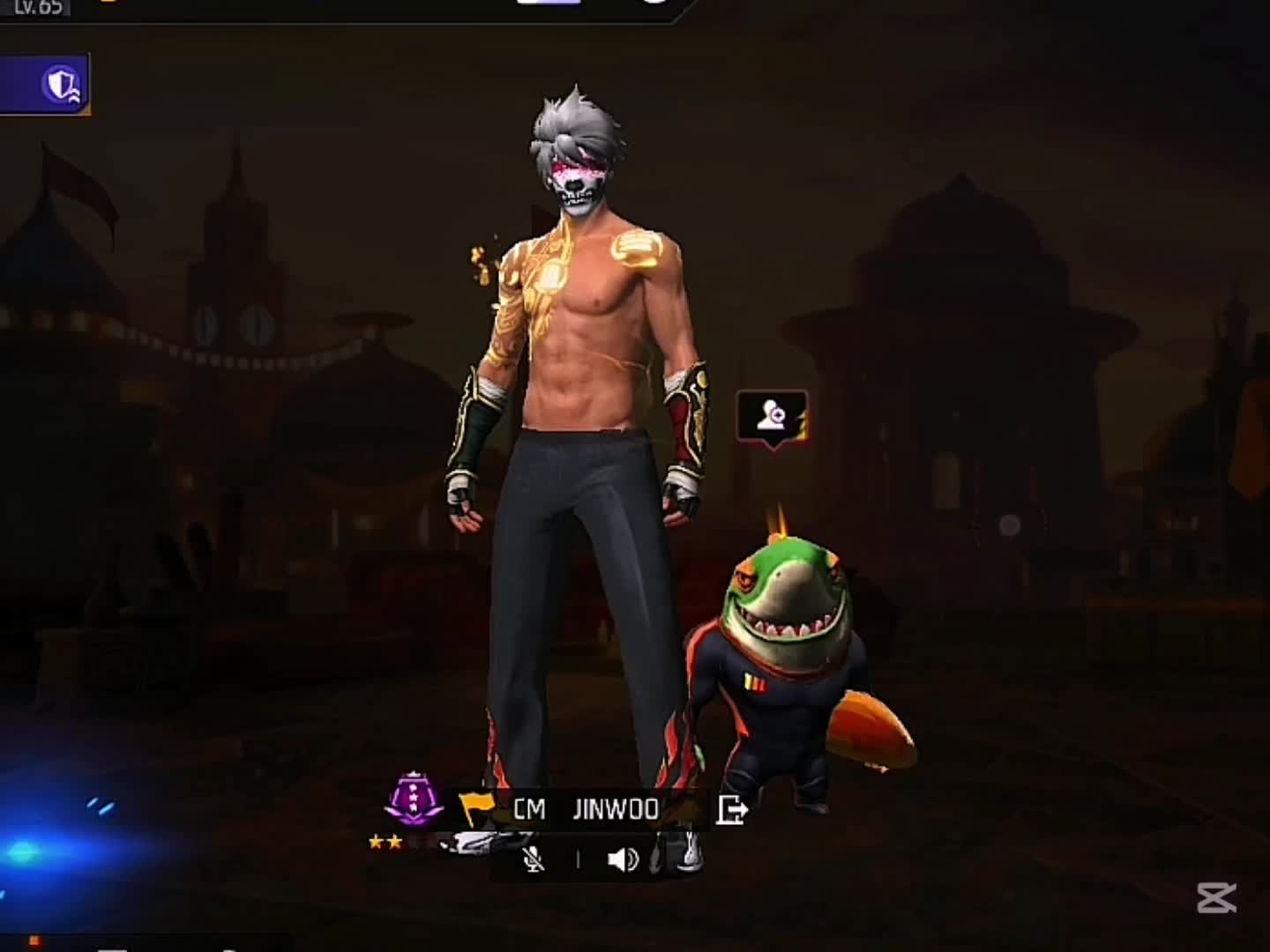
Task: Toggle the muted microphone icon
Action: (x=534, y=859)
